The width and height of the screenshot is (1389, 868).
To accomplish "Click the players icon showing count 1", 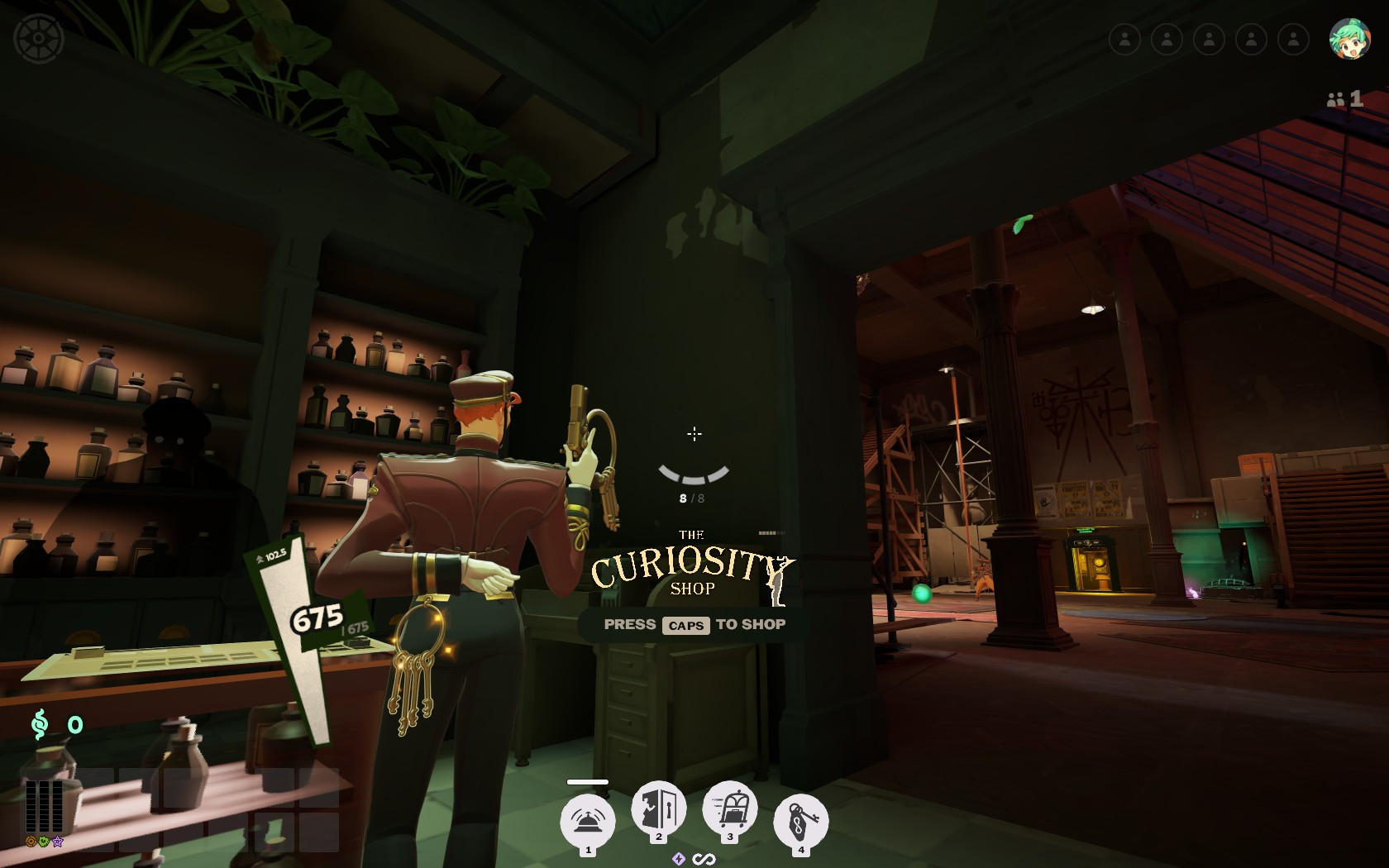I will pos(1345,99).
